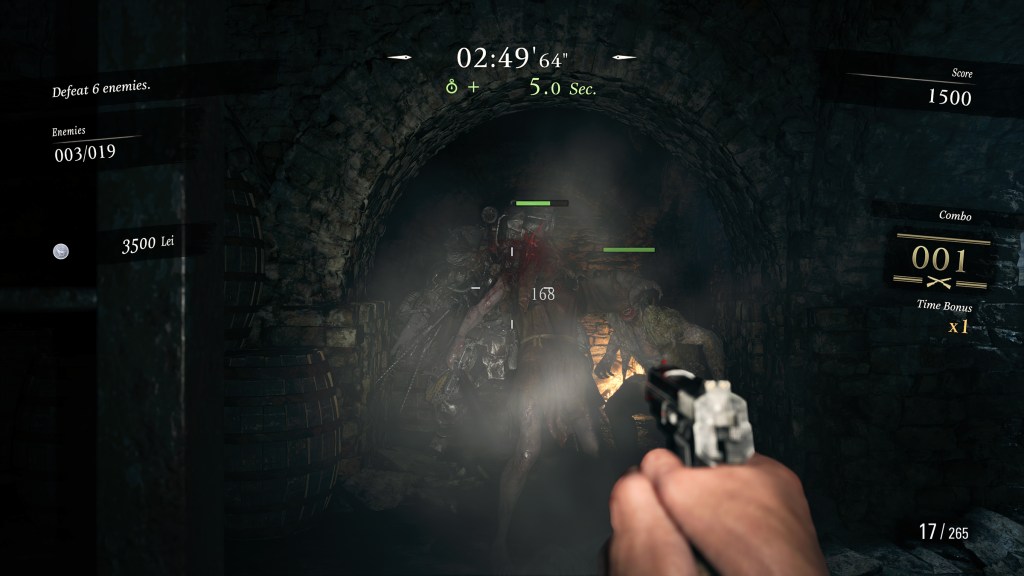The height and width of the screenshot is (576, 1024).
Task: Click the Lei coin currency icon
Action: (61, 252)
